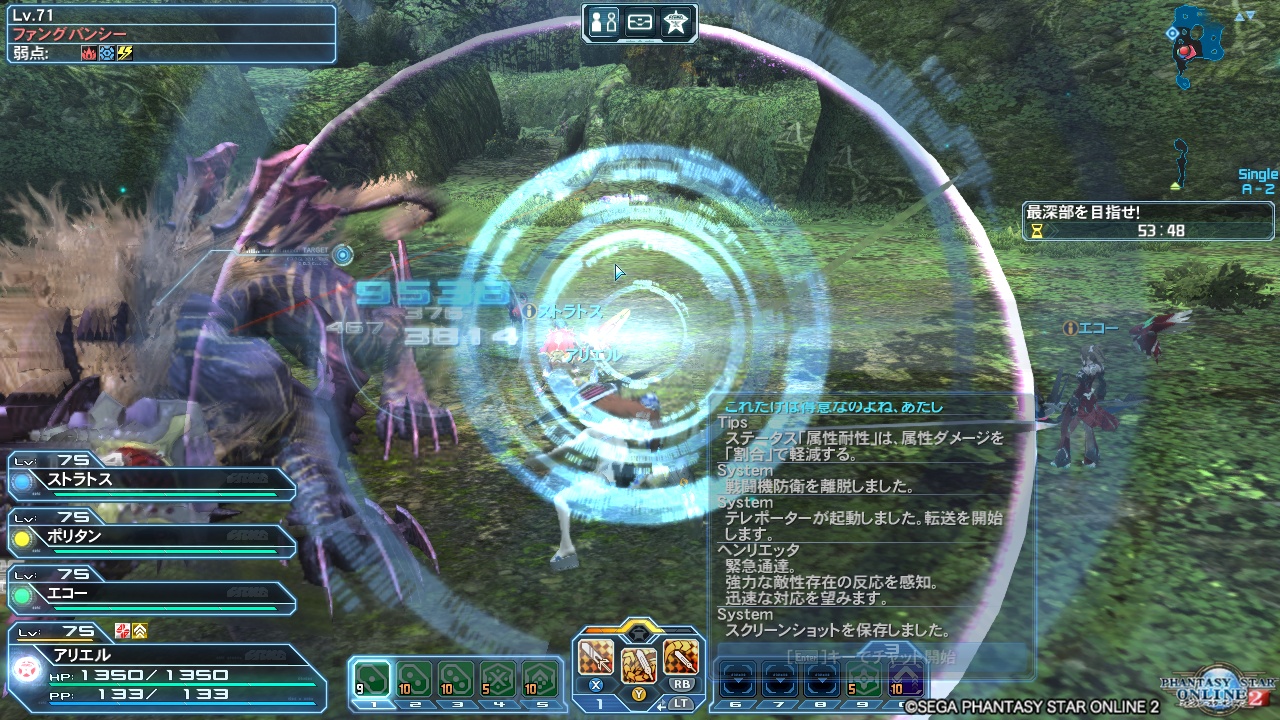Open the inbox/menu icon at top center
Viewport: 1280px width, 720px height.
click(x=640, y=20)
